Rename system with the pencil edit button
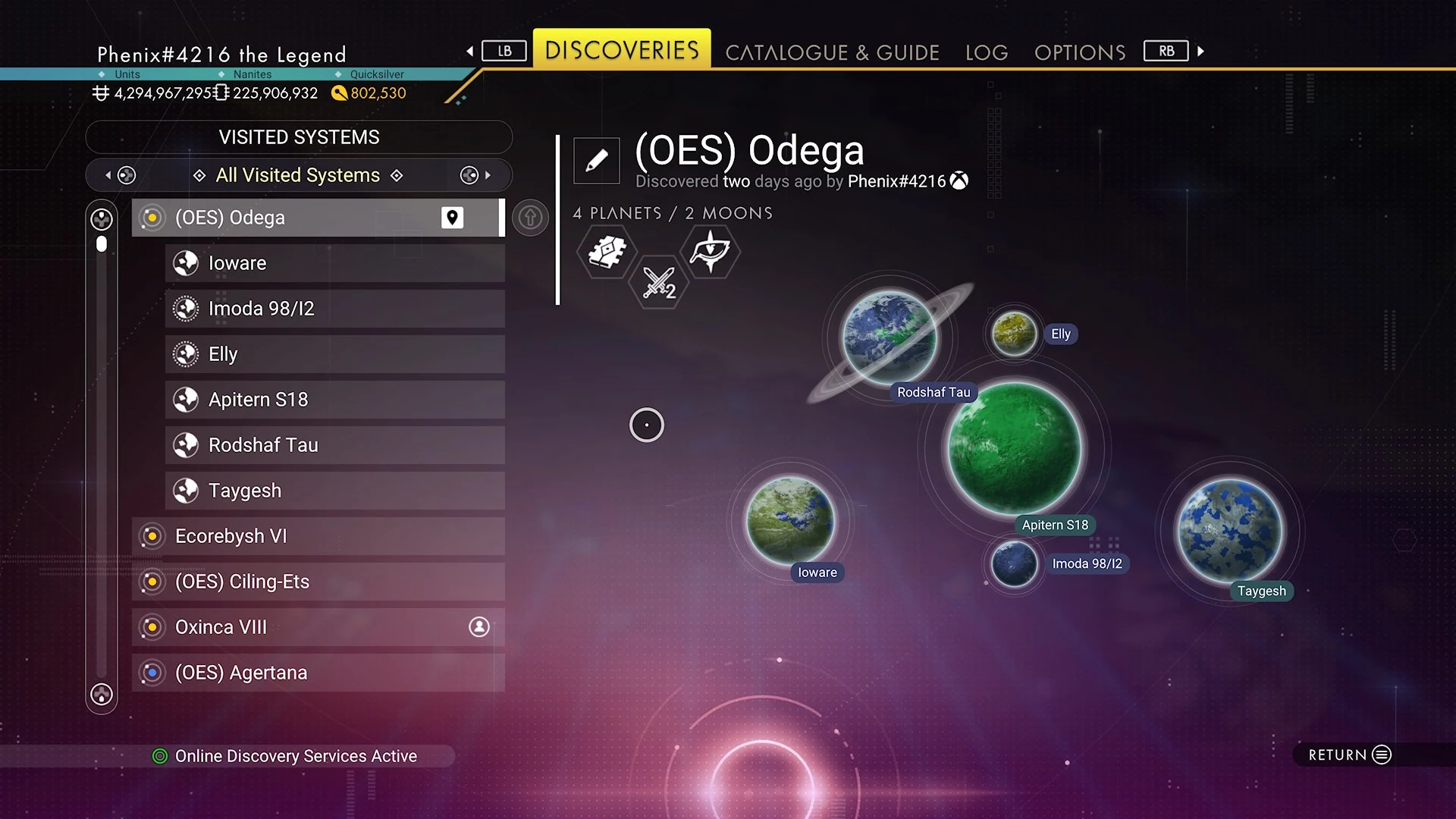This screenshot has height=819, width=1456. [597, 160]
